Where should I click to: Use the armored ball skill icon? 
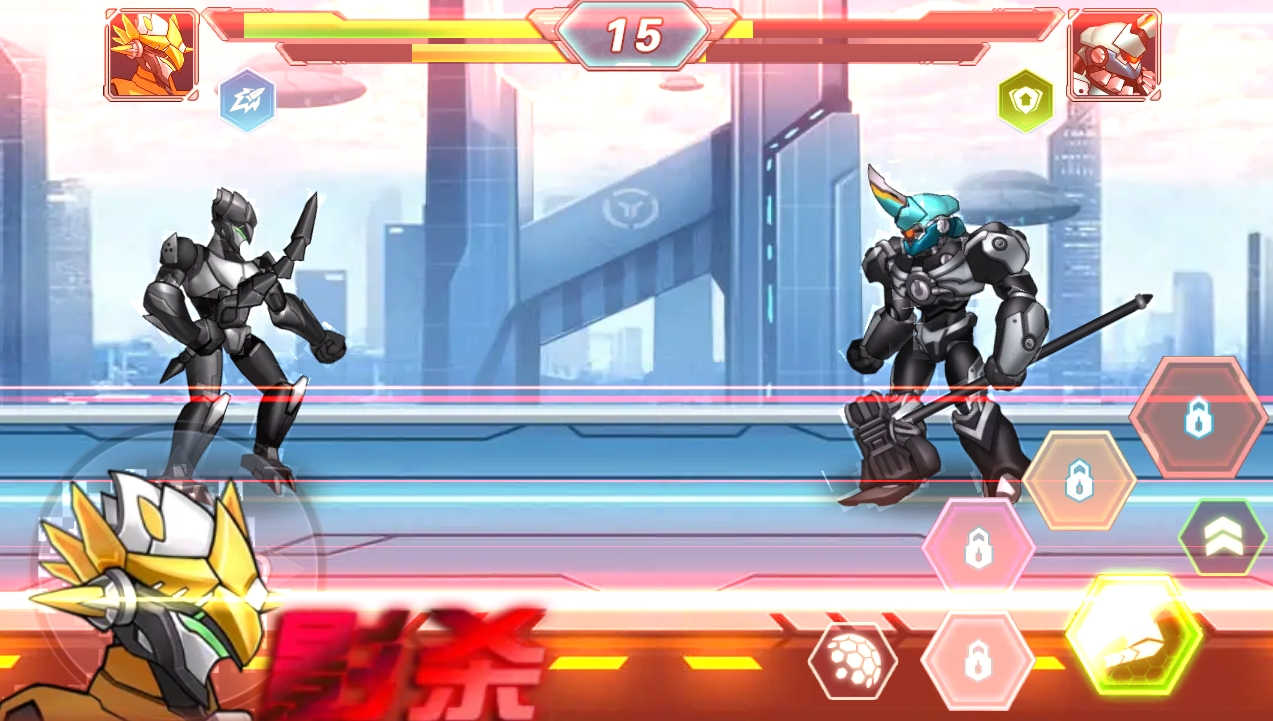point(852,661)
